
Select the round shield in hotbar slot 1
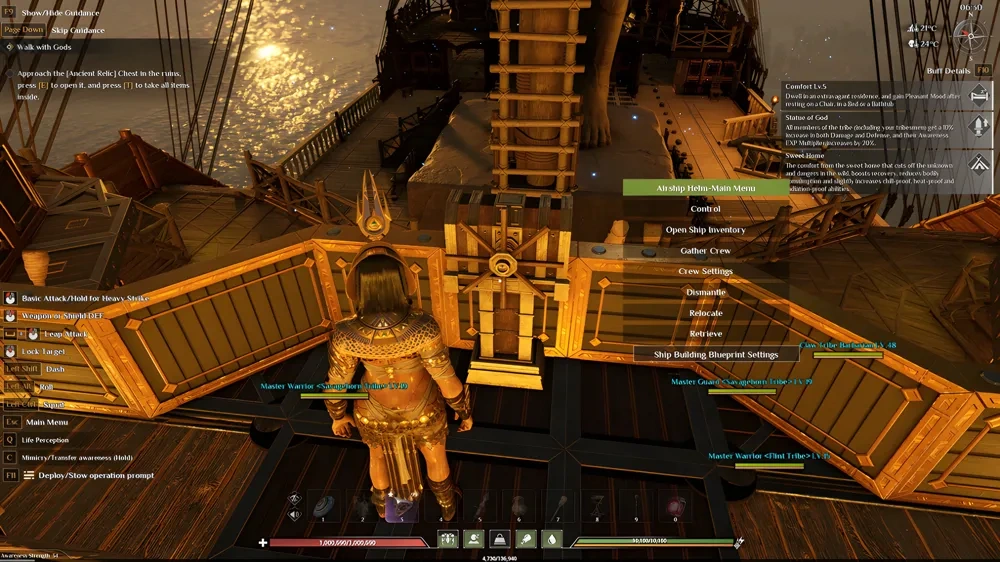(x=323, y=506)
